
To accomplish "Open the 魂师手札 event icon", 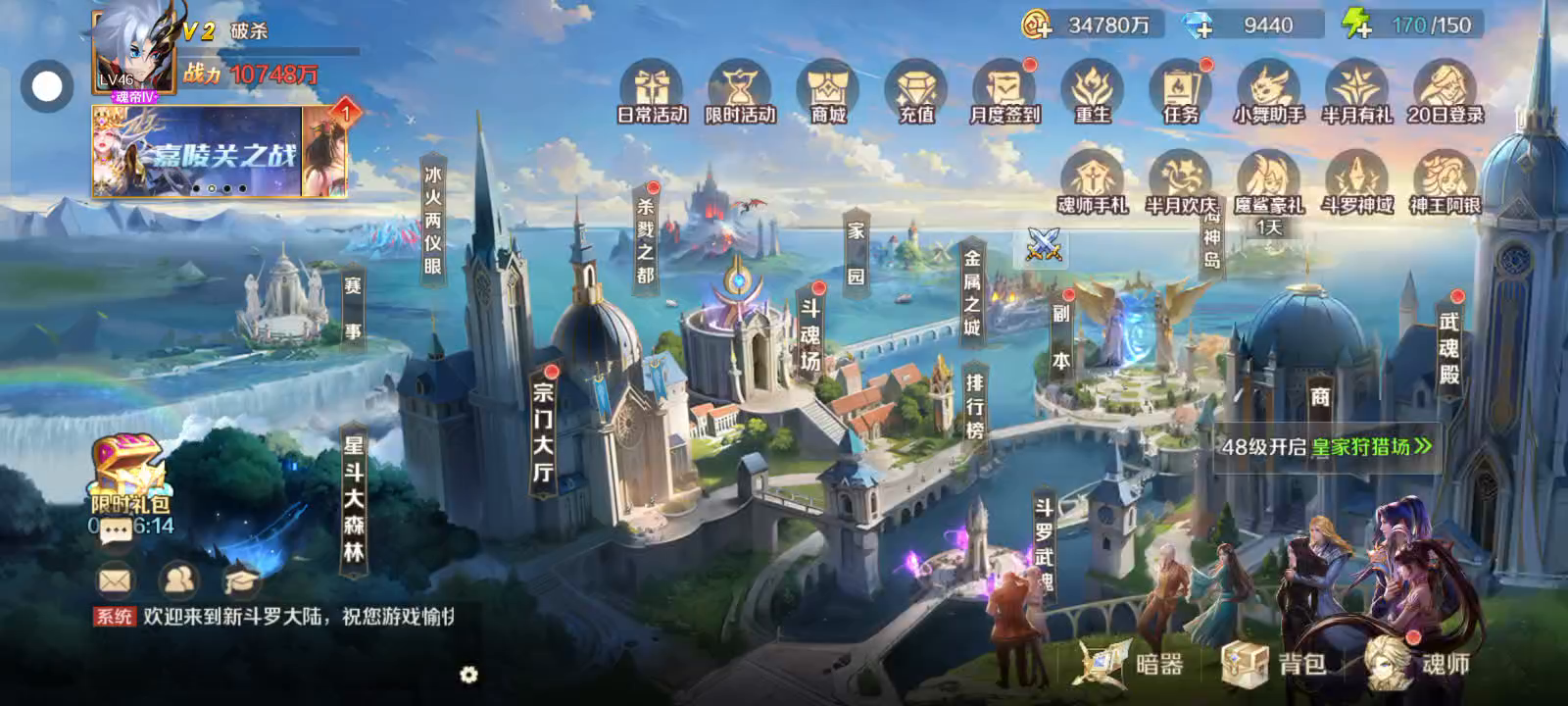I will [1092, 181].
